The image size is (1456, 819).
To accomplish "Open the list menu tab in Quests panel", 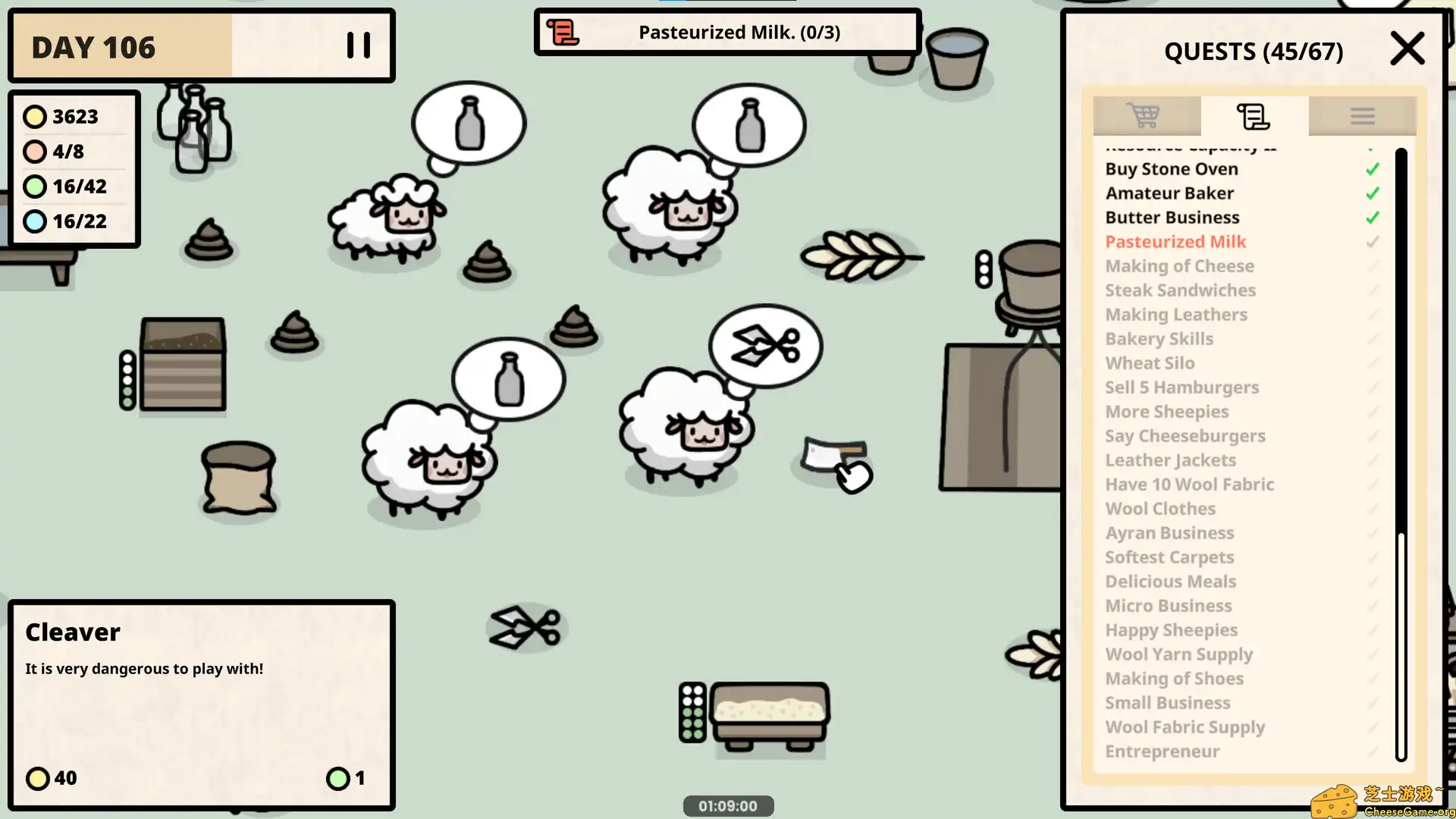I will 1363,115.
